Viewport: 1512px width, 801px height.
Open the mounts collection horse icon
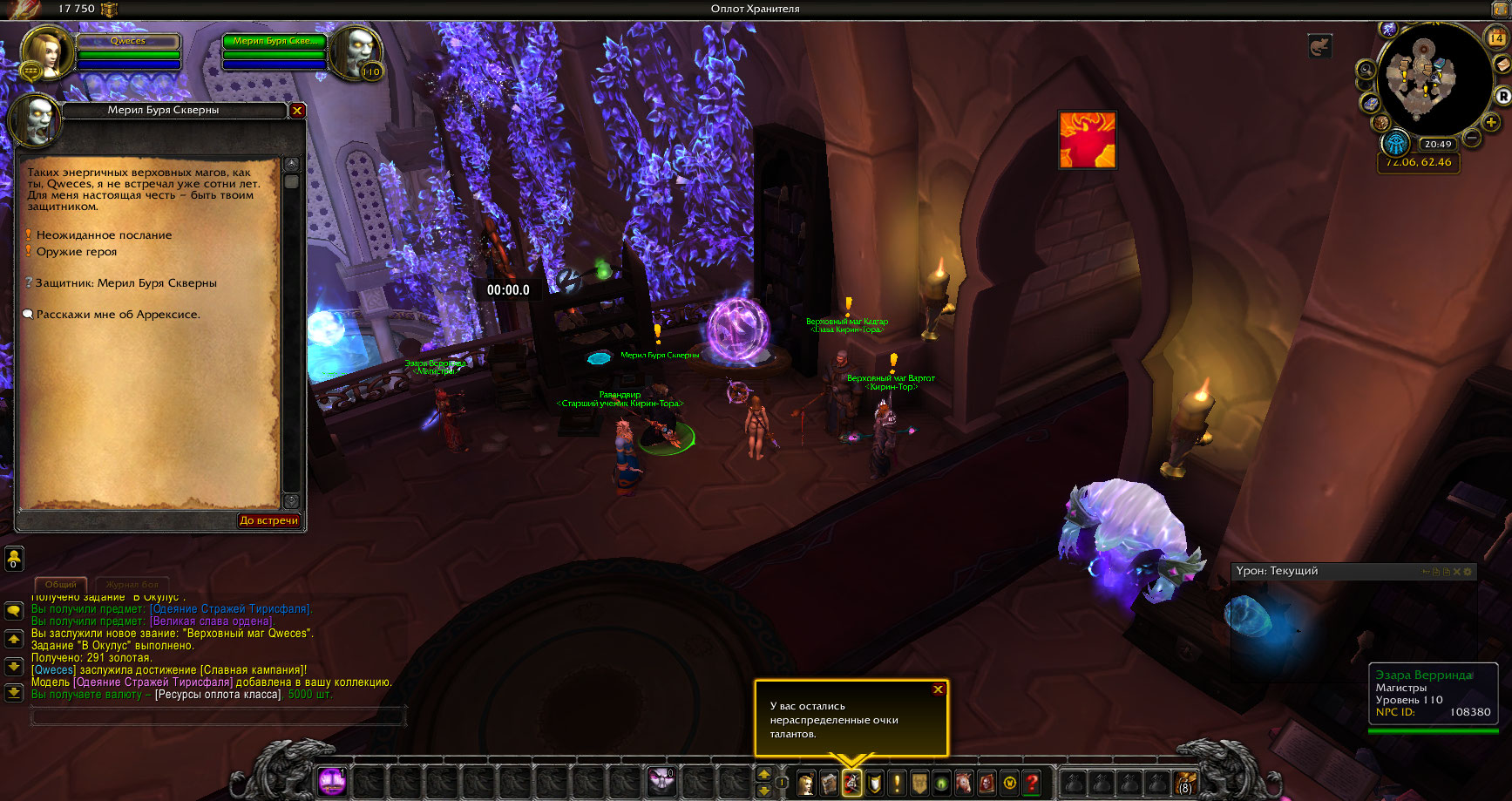click(x=964, y=783)
